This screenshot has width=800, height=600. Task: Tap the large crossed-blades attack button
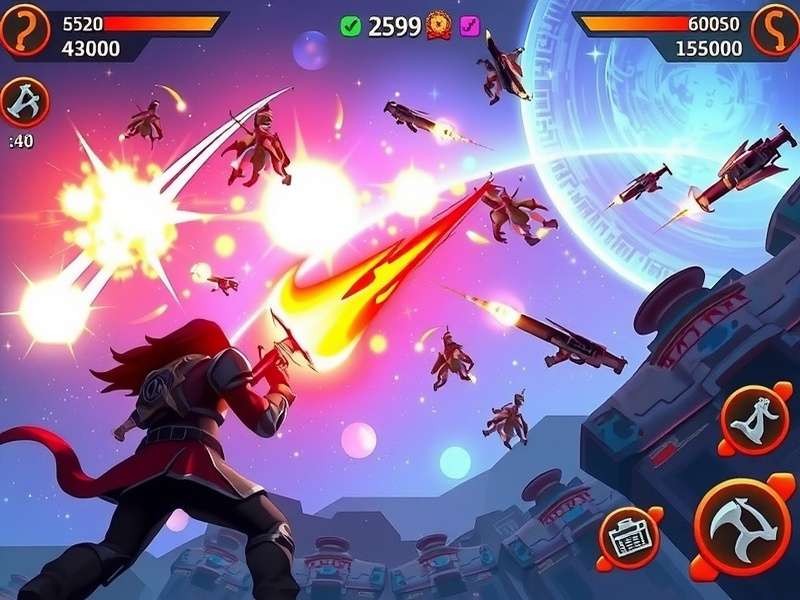[742, 524]
